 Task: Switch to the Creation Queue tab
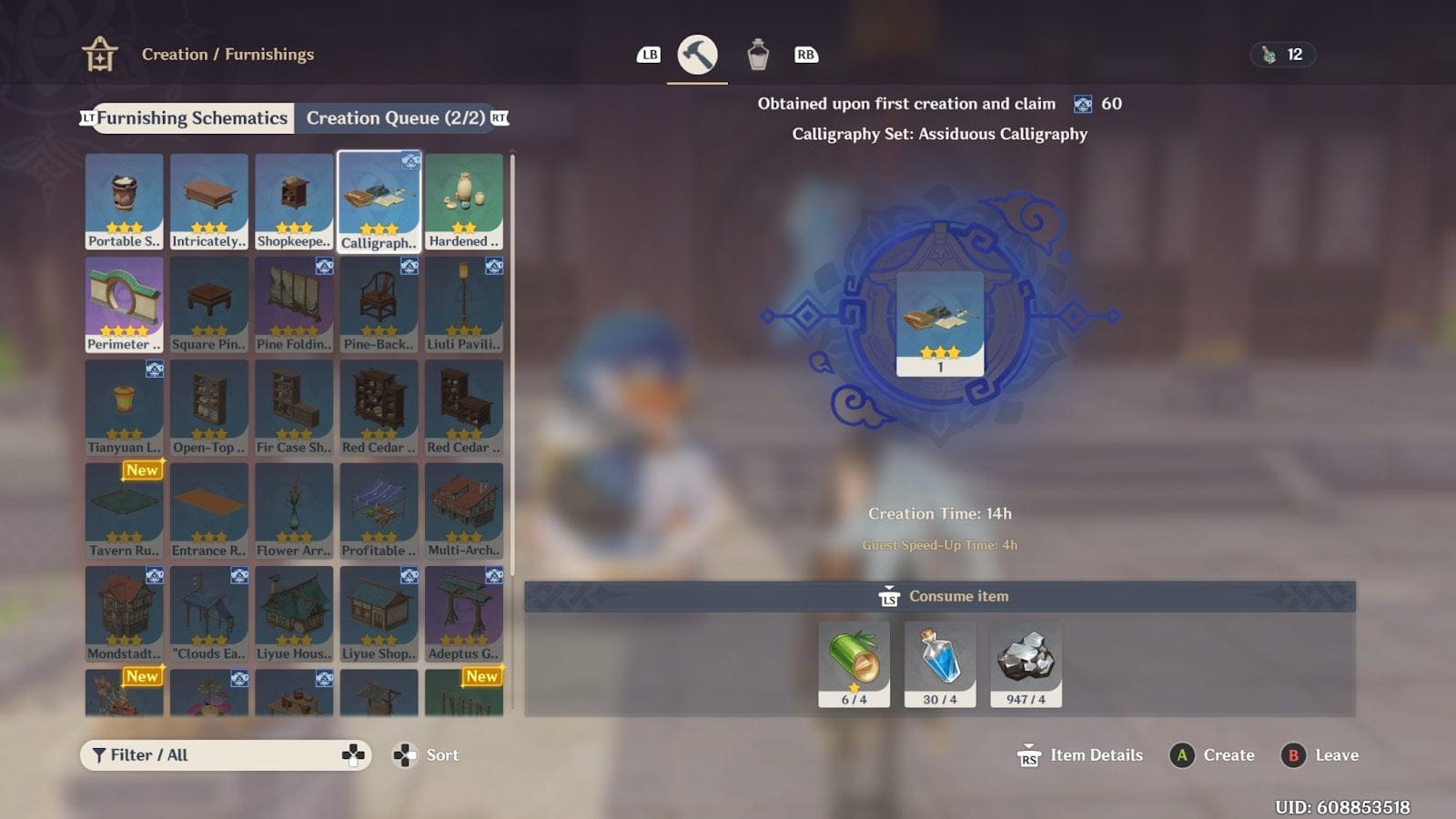click(x=395, y=118)
